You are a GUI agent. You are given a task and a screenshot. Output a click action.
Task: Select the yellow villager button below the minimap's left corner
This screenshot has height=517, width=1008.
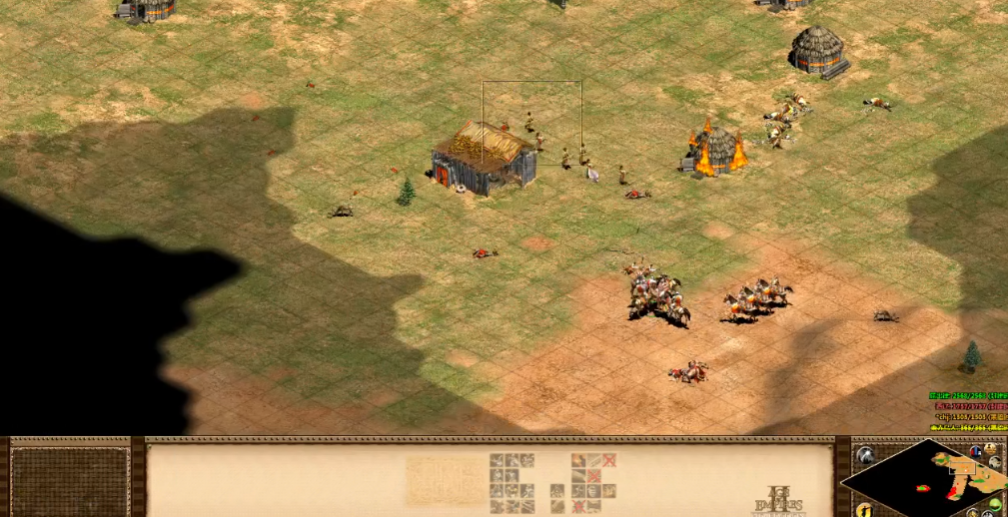tap(866, 509)
